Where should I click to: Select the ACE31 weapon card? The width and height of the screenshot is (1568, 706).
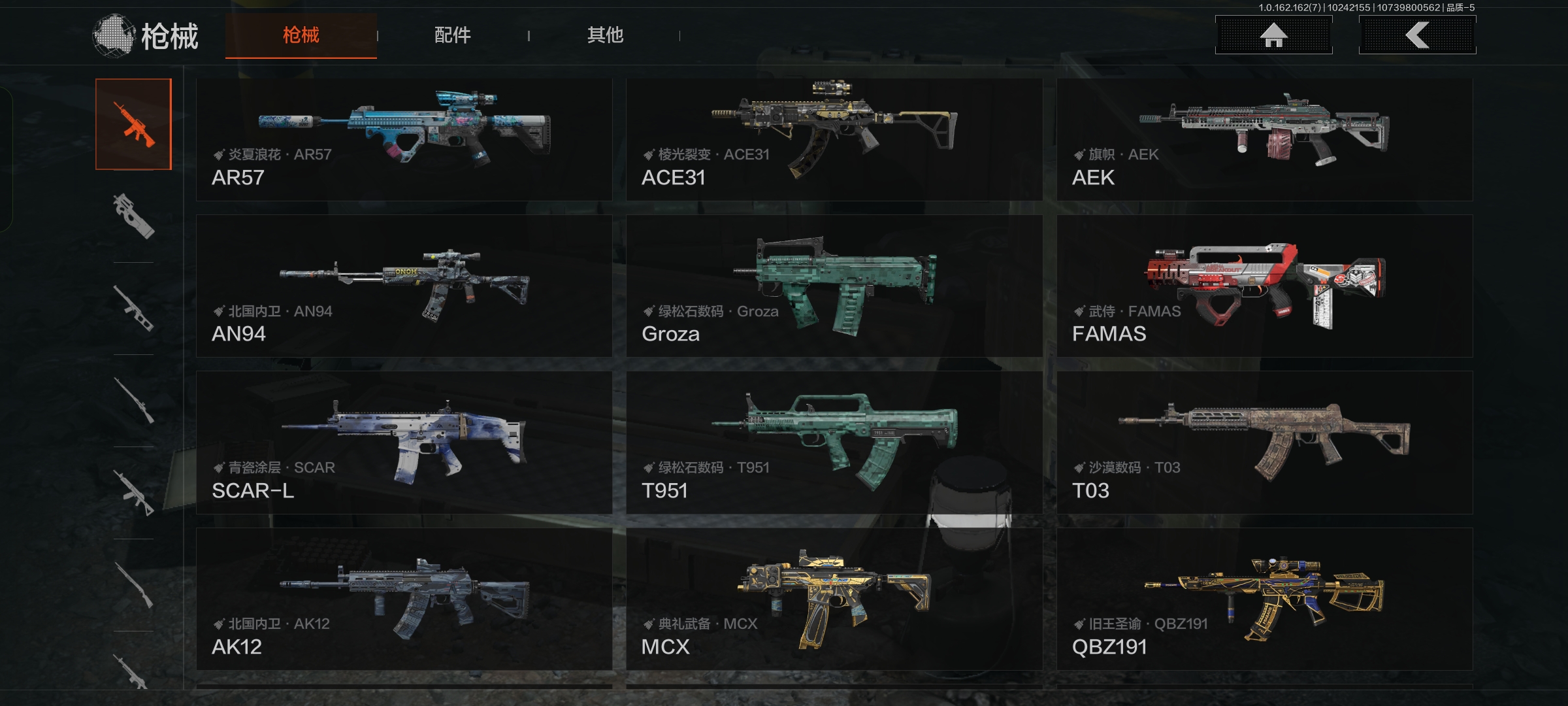coord(834,139)
